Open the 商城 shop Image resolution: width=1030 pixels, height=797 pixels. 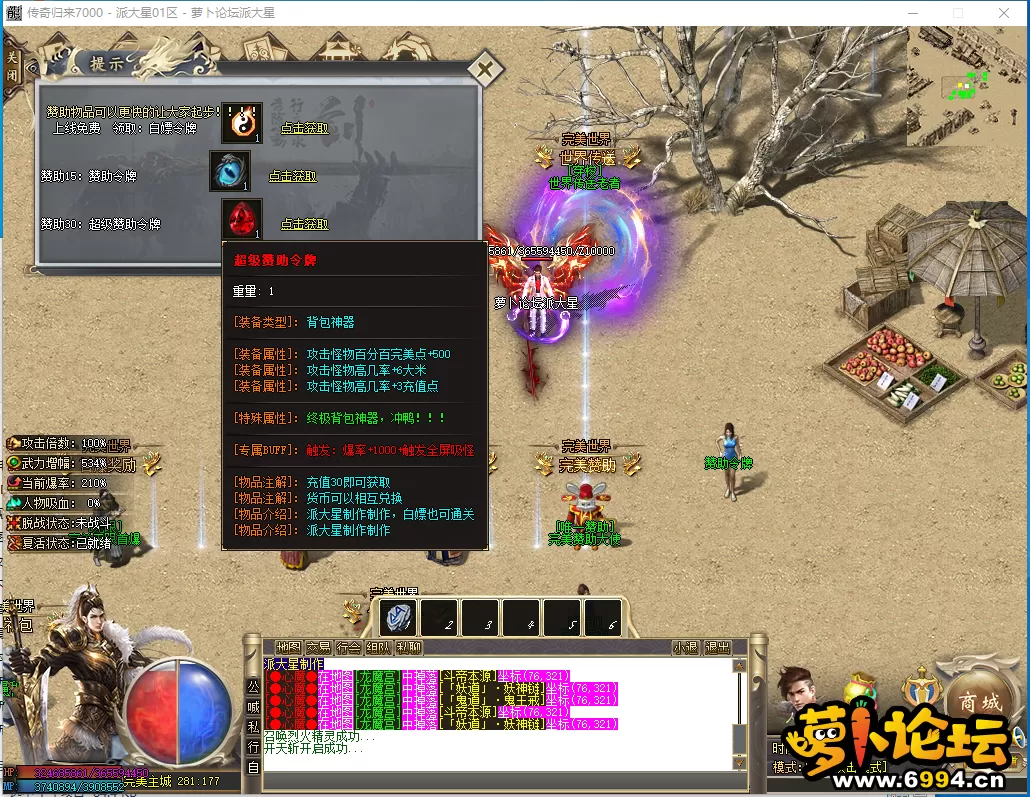click(977, 703)
